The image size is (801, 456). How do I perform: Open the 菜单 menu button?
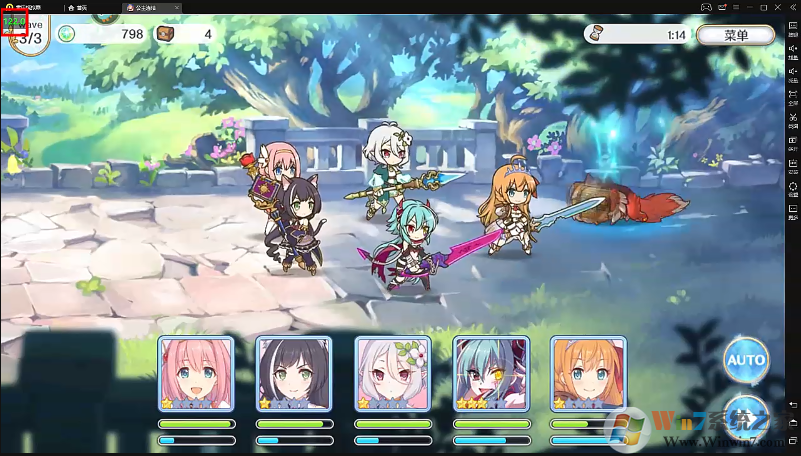click(736, 35)
